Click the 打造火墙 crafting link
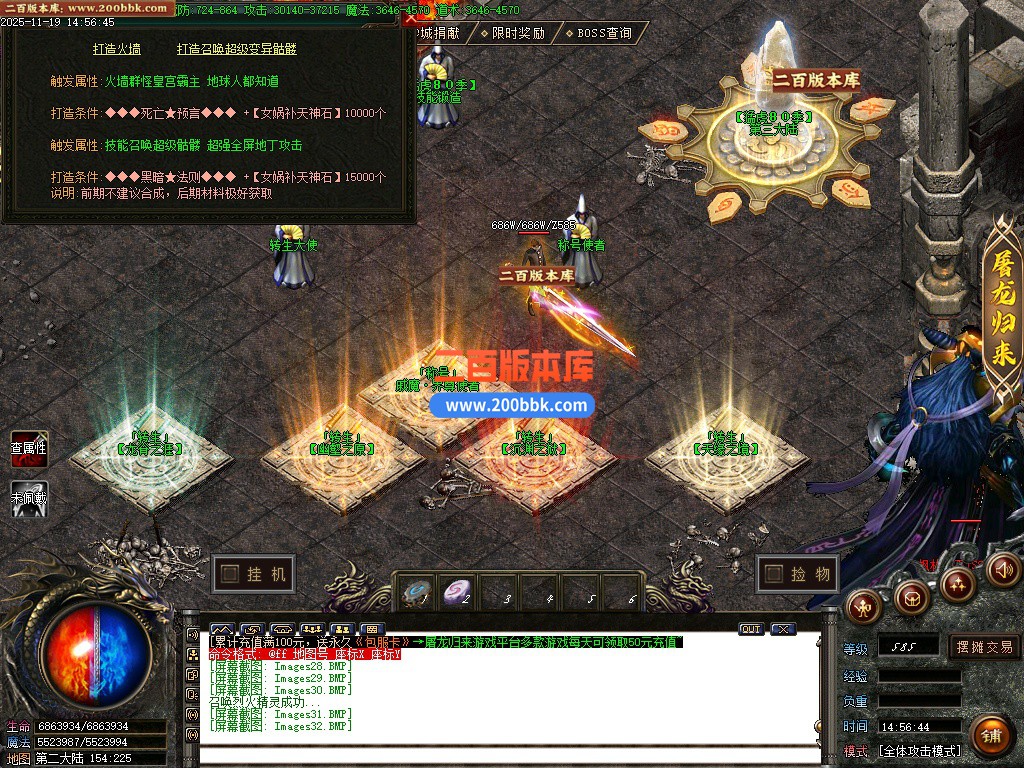The image size is (1024, 768). 117,49
